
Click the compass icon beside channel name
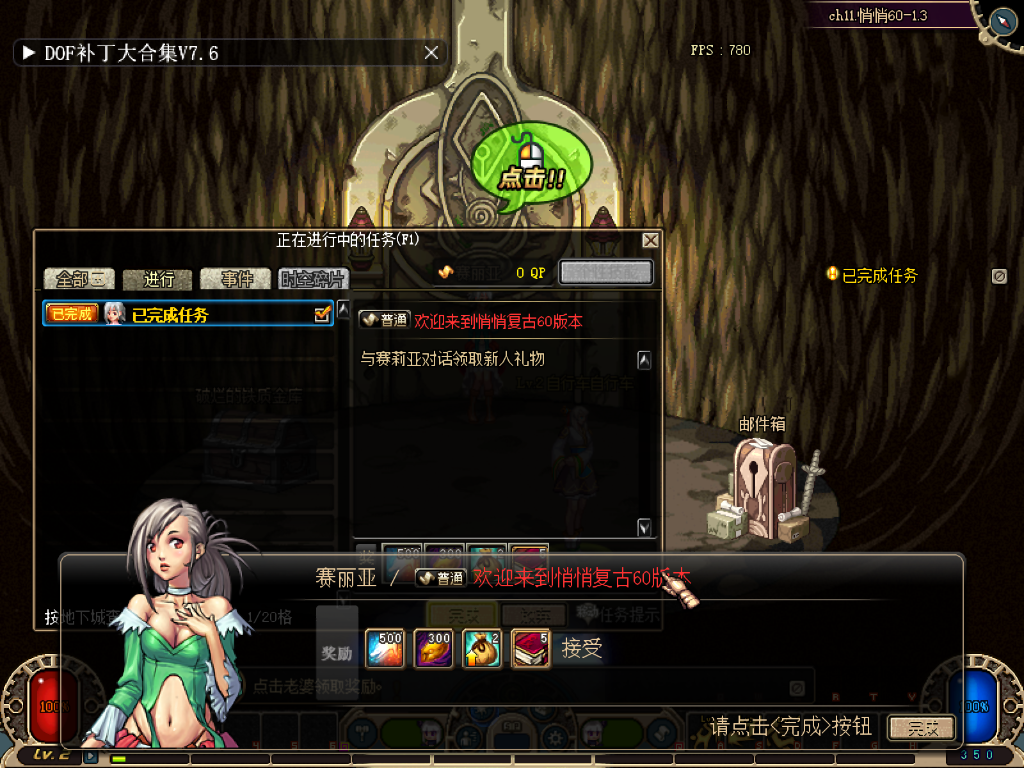pos(1002,20)
